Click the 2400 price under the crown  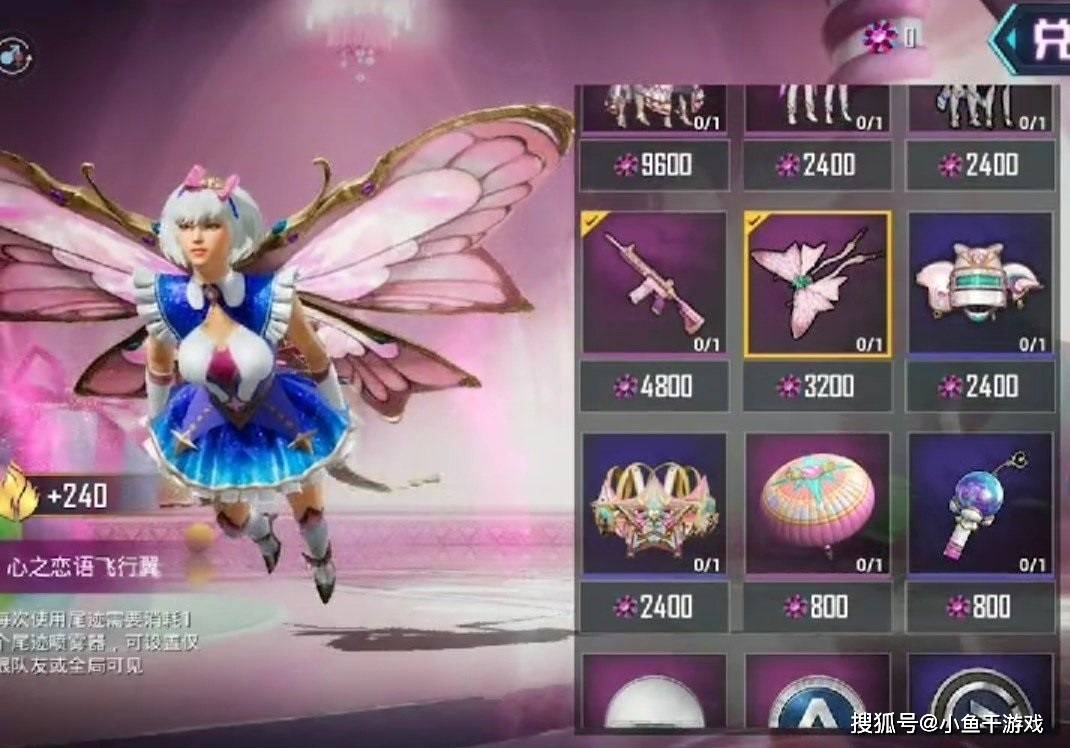[x=654, y=606]
